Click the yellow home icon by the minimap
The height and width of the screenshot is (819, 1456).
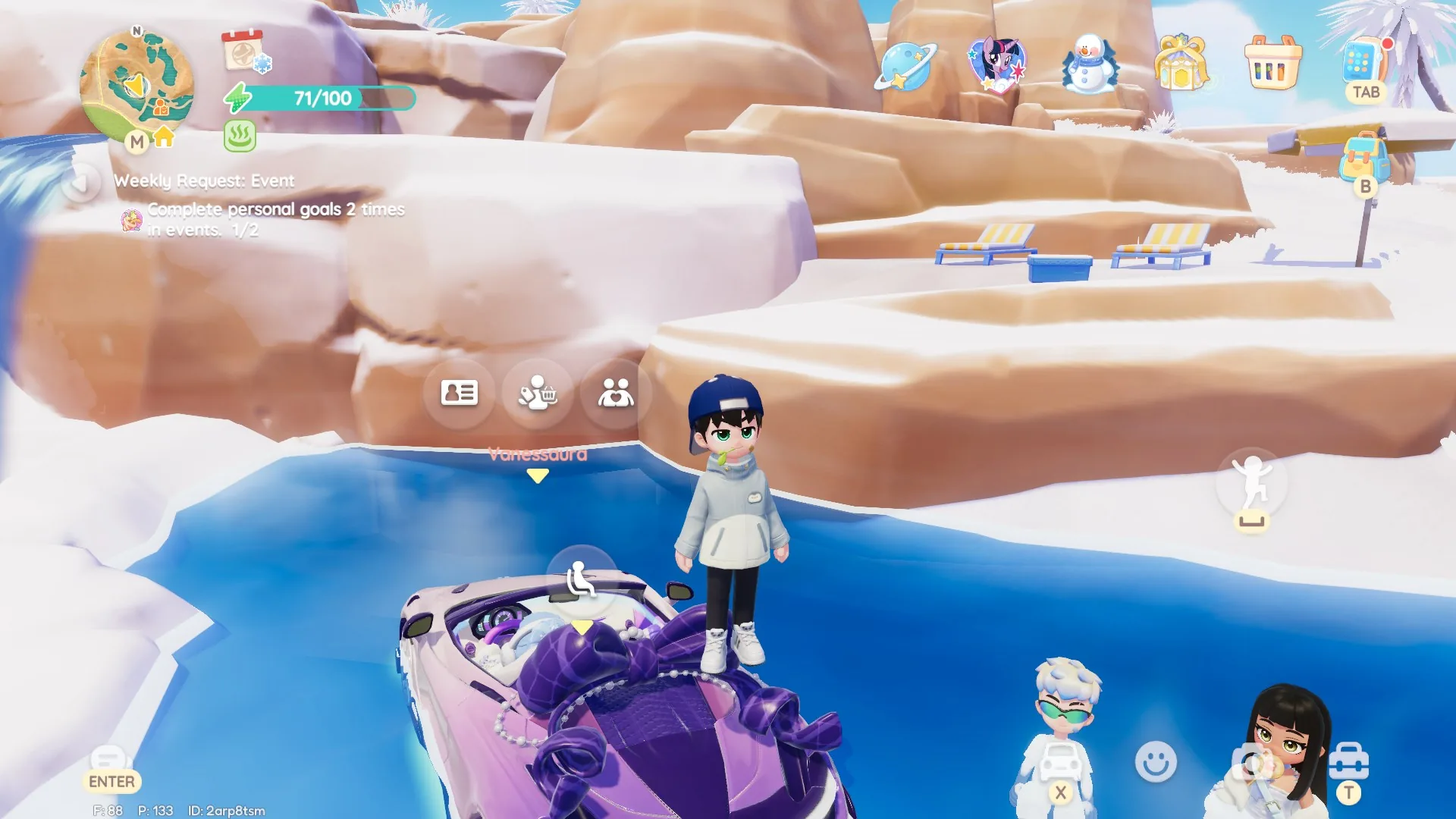coord(164,137)
